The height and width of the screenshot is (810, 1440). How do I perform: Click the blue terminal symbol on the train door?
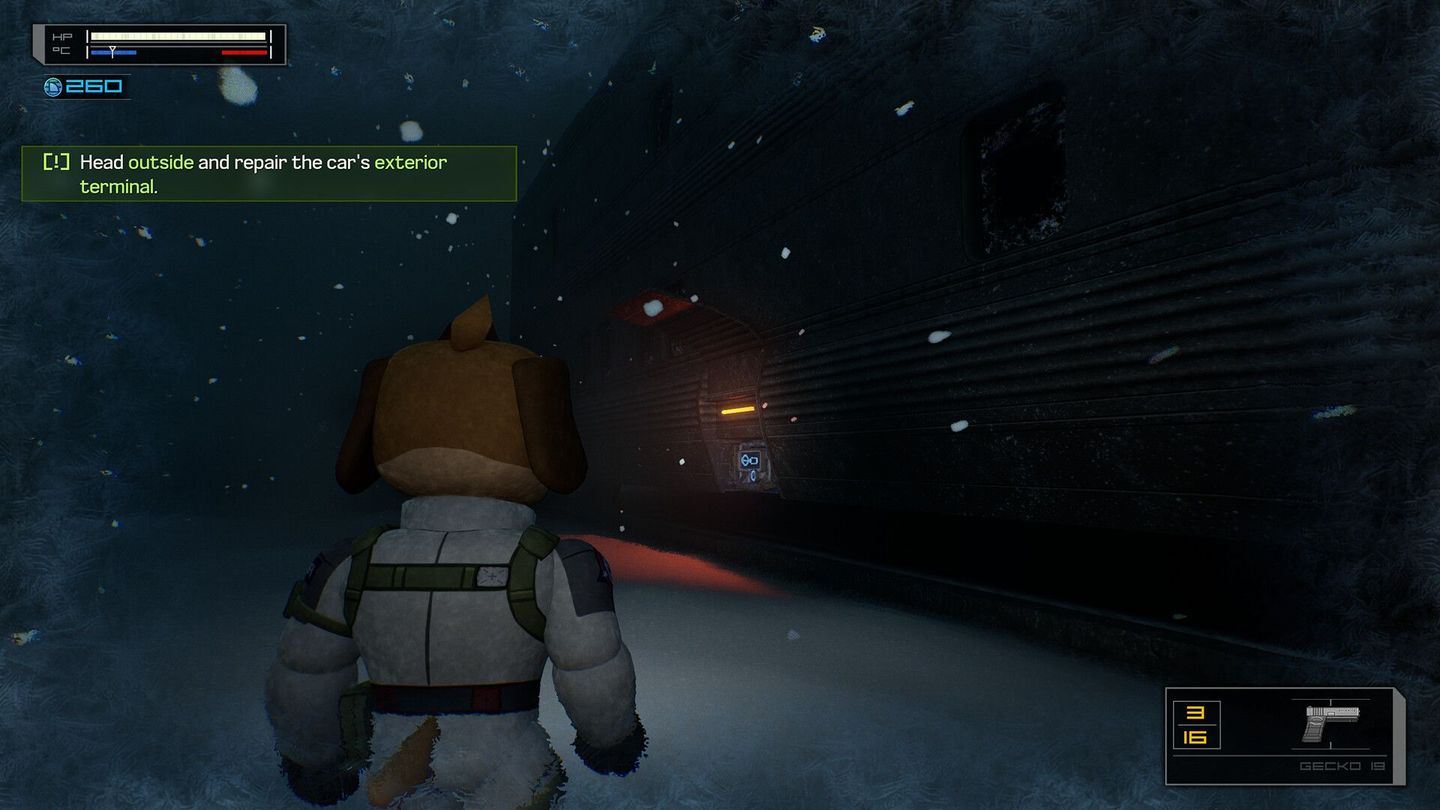coord(749,459)
